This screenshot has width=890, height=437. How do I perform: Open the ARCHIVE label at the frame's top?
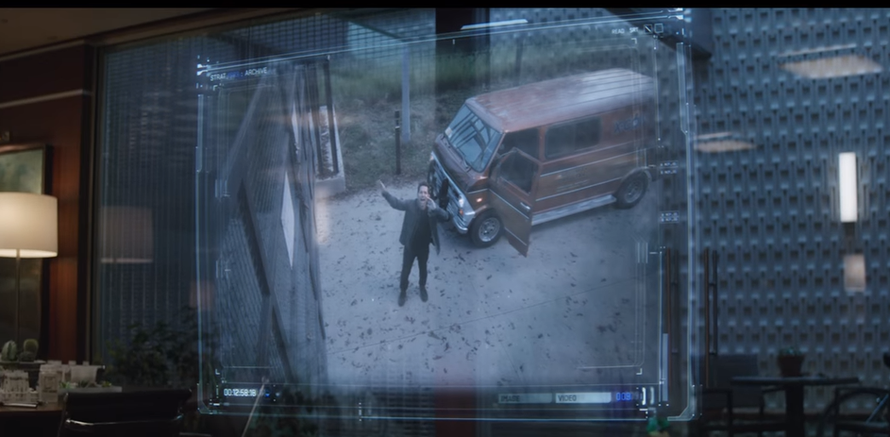point(256,73)
